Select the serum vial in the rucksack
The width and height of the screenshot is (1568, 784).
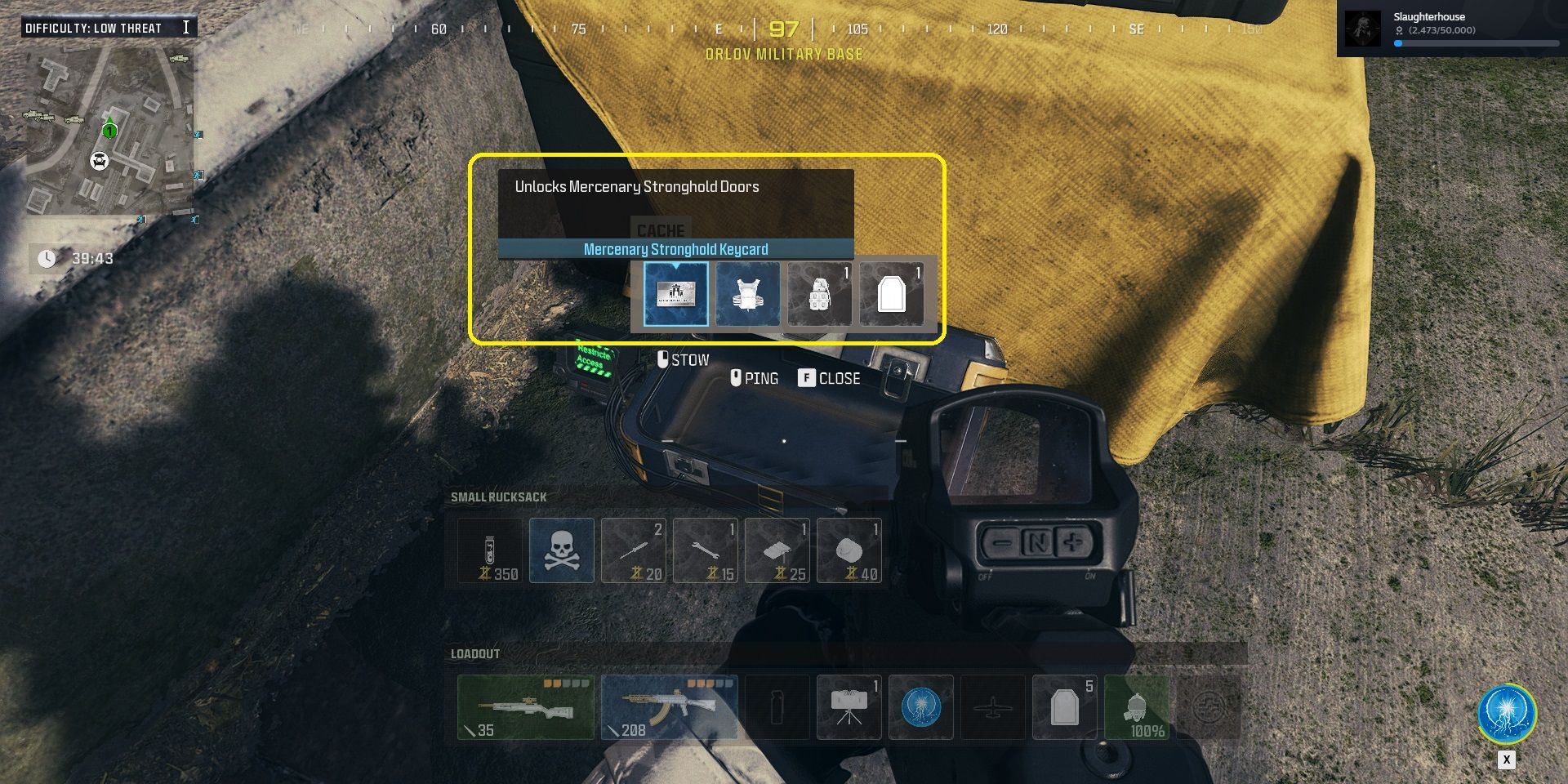pos(490,550)
